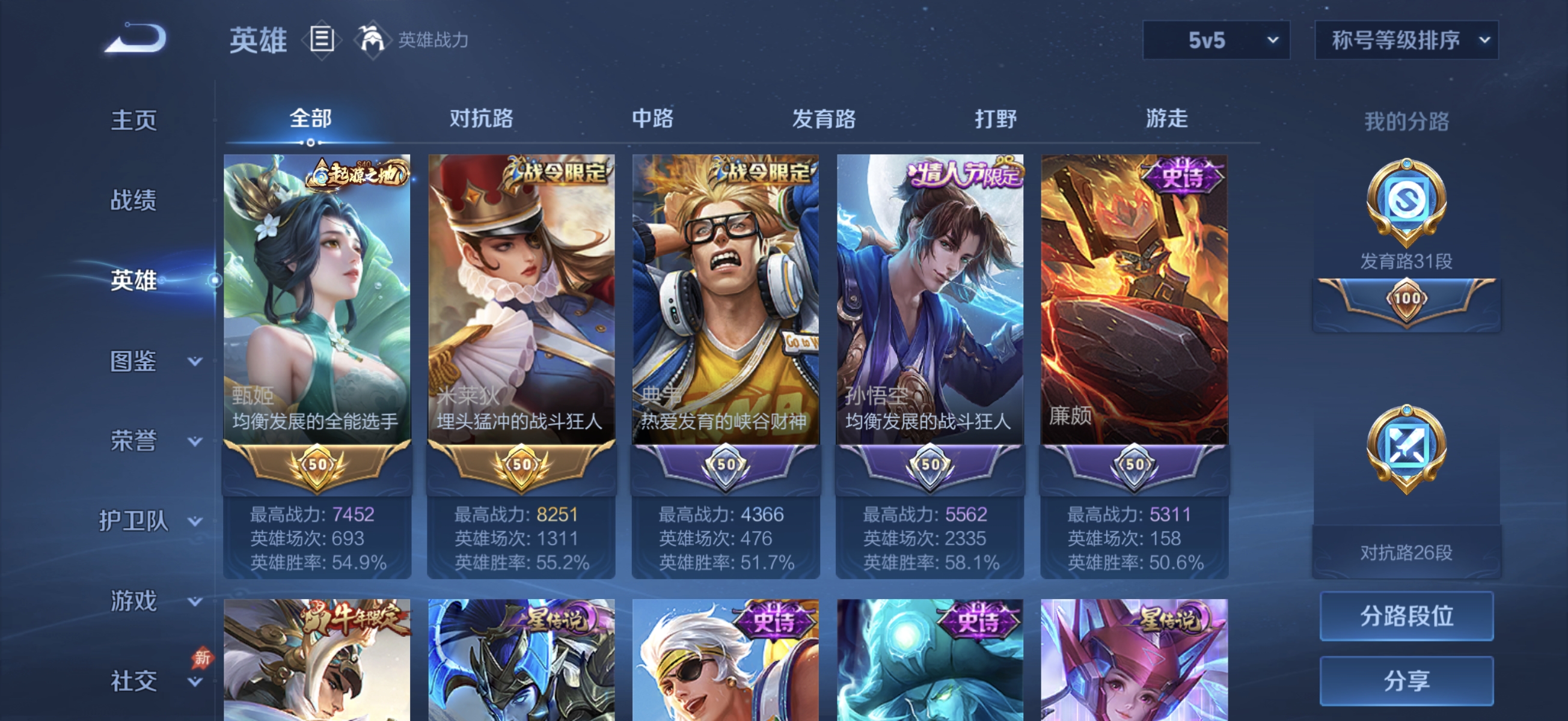Click the hero list icon beside 英雄 title
This screenshot has height=721, width=1568.
click(321, 38)
